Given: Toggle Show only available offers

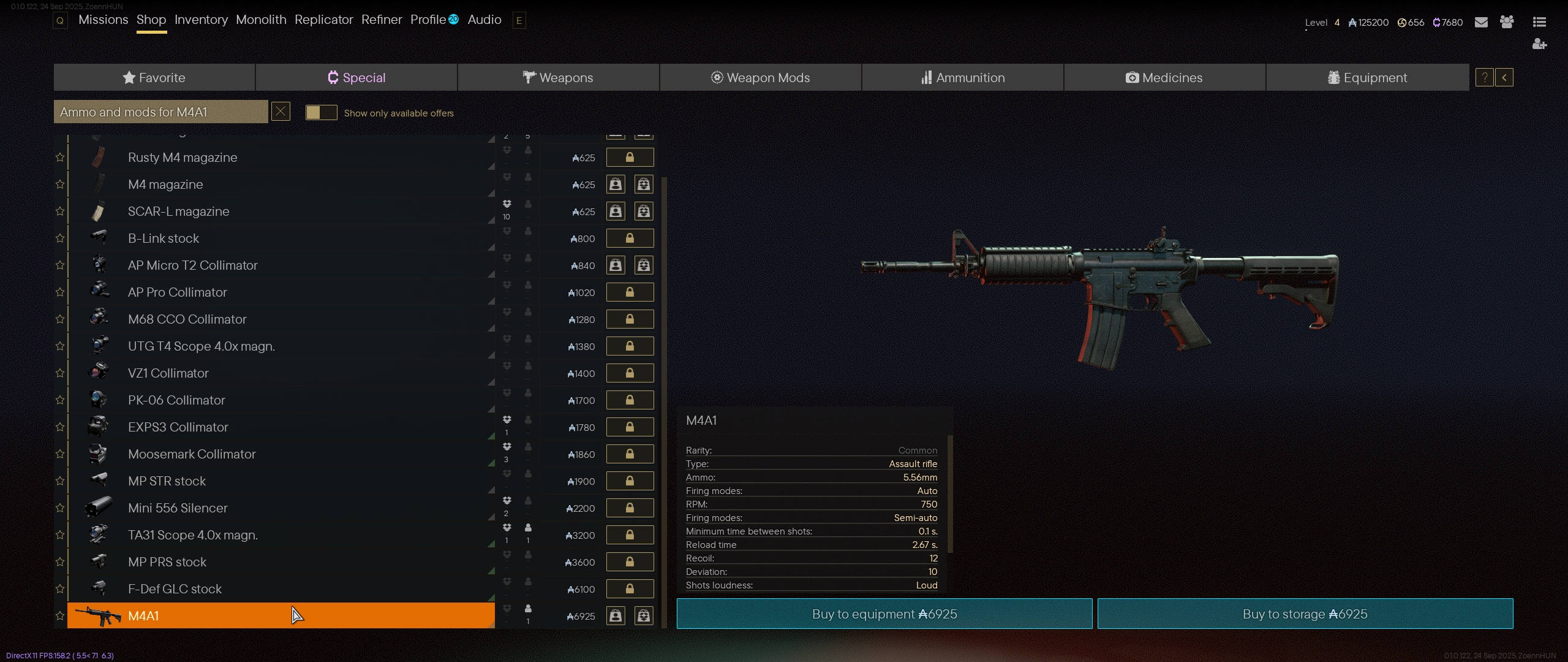Looking at the screenshot, I should click(321, 113).
